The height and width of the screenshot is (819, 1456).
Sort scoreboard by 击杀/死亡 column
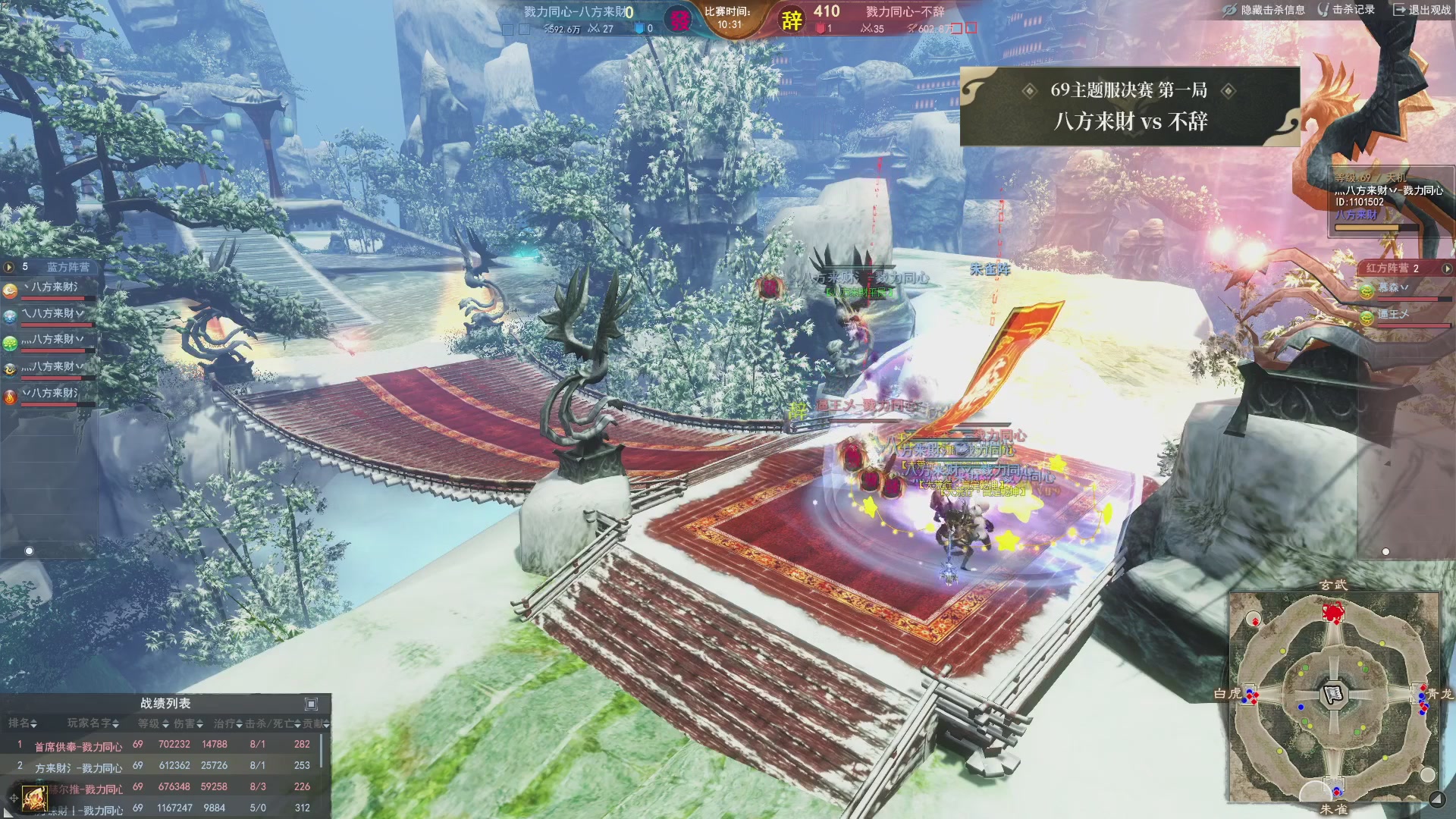[273, 723]
